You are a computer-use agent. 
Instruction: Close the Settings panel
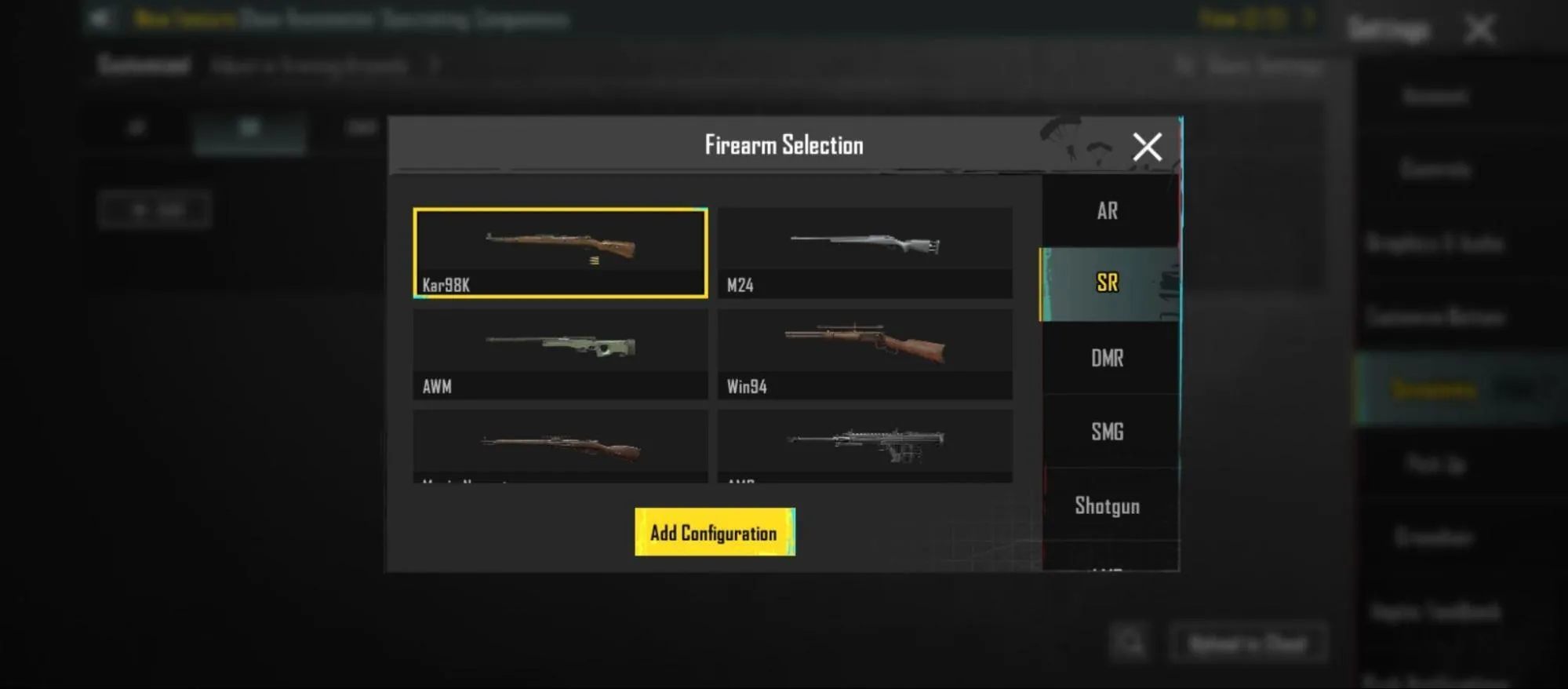click(1481, 31)
